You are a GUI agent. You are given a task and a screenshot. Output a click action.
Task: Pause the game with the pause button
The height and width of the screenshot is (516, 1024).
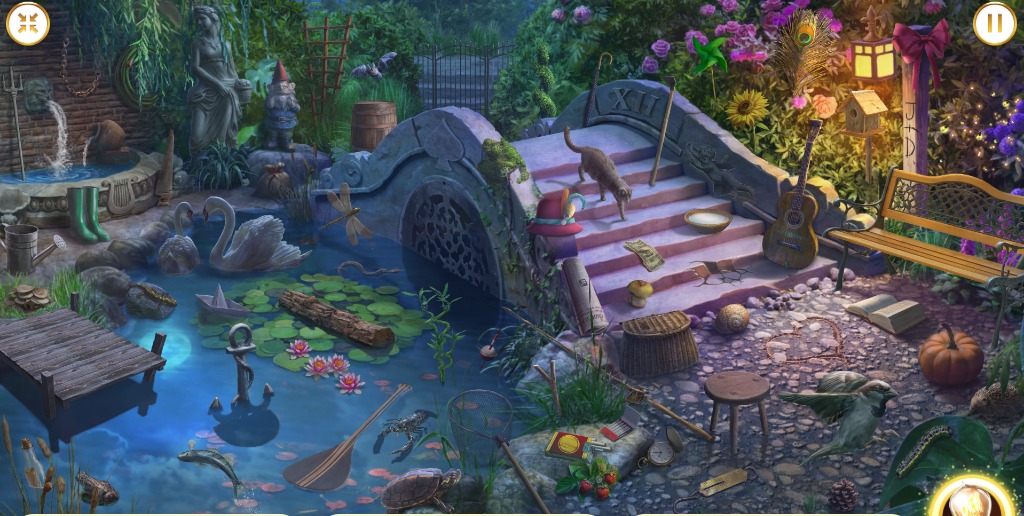[x=994, y=24]
